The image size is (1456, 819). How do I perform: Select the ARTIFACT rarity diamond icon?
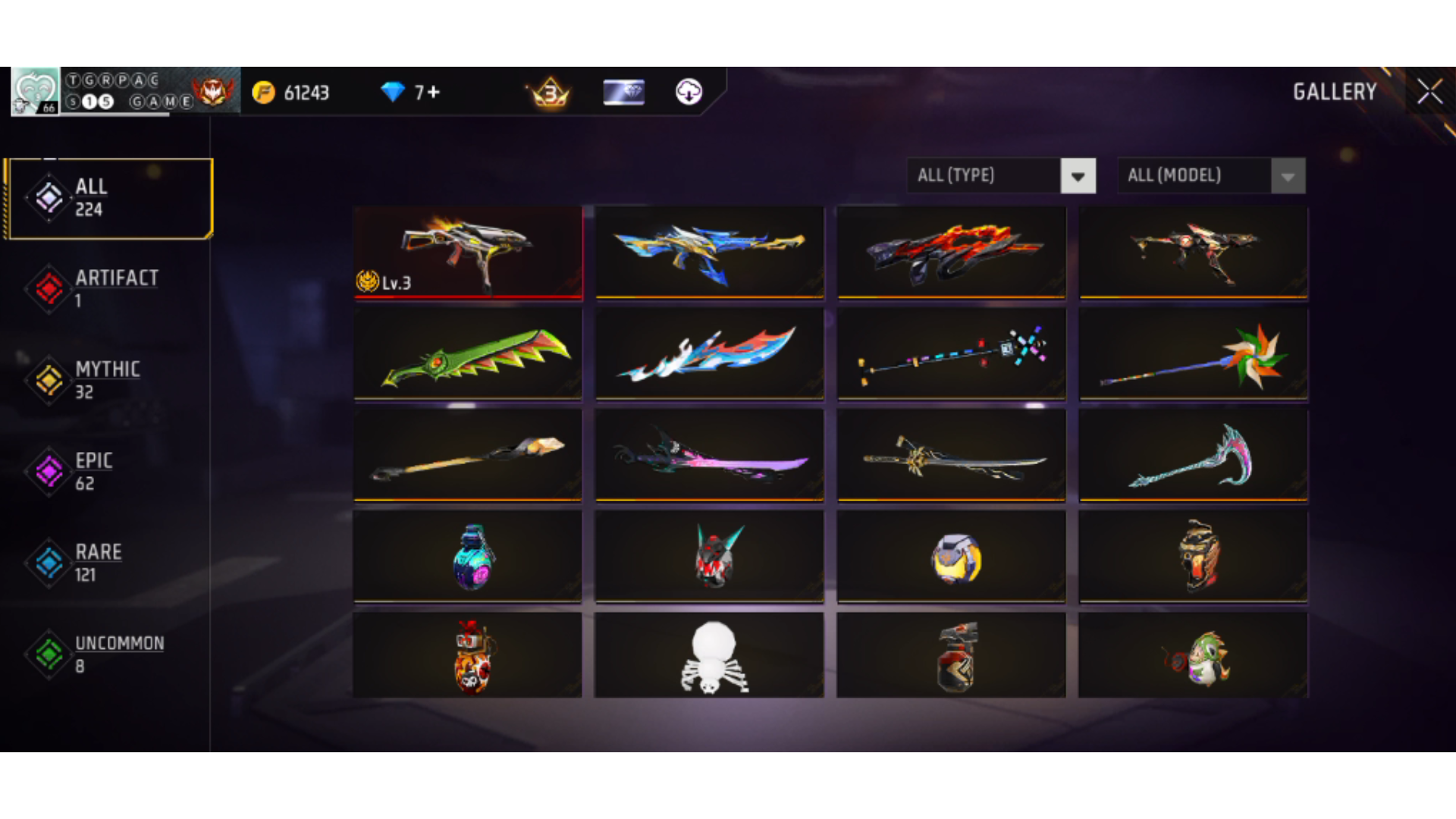tap(49, 288)
